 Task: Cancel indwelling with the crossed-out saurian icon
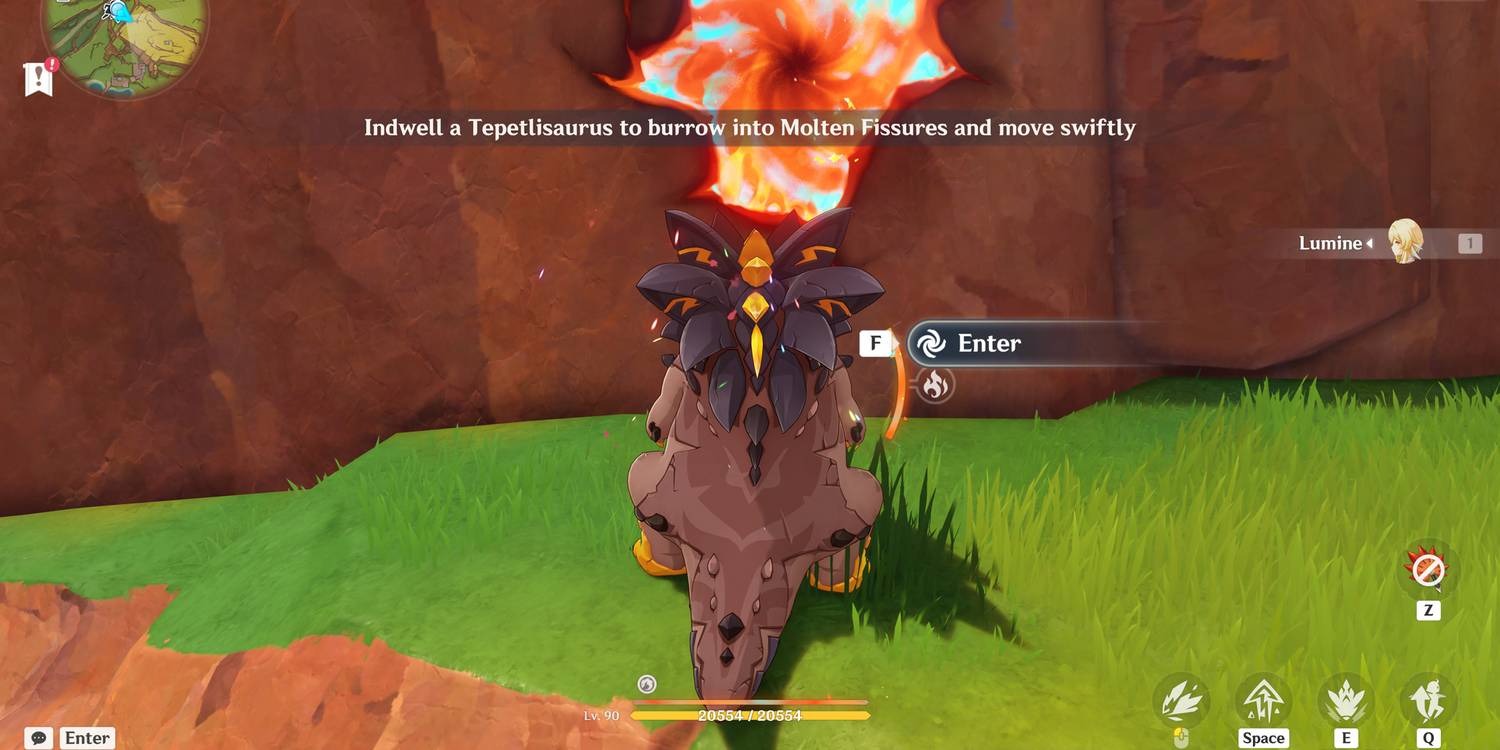(x=1427, y=571)
